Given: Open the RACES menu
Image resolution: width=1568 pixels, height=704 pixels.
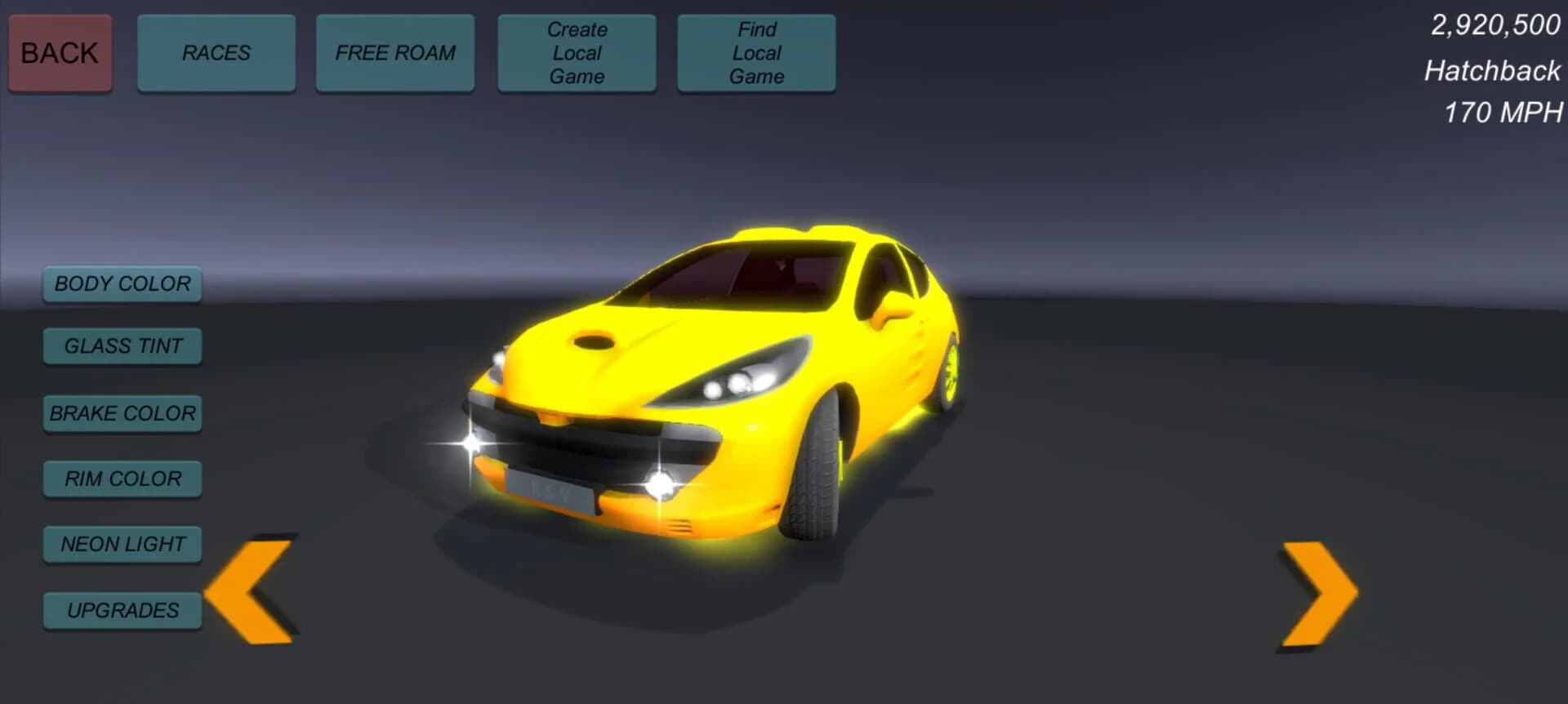Looking at the screenshot, I should click(216, 52).
